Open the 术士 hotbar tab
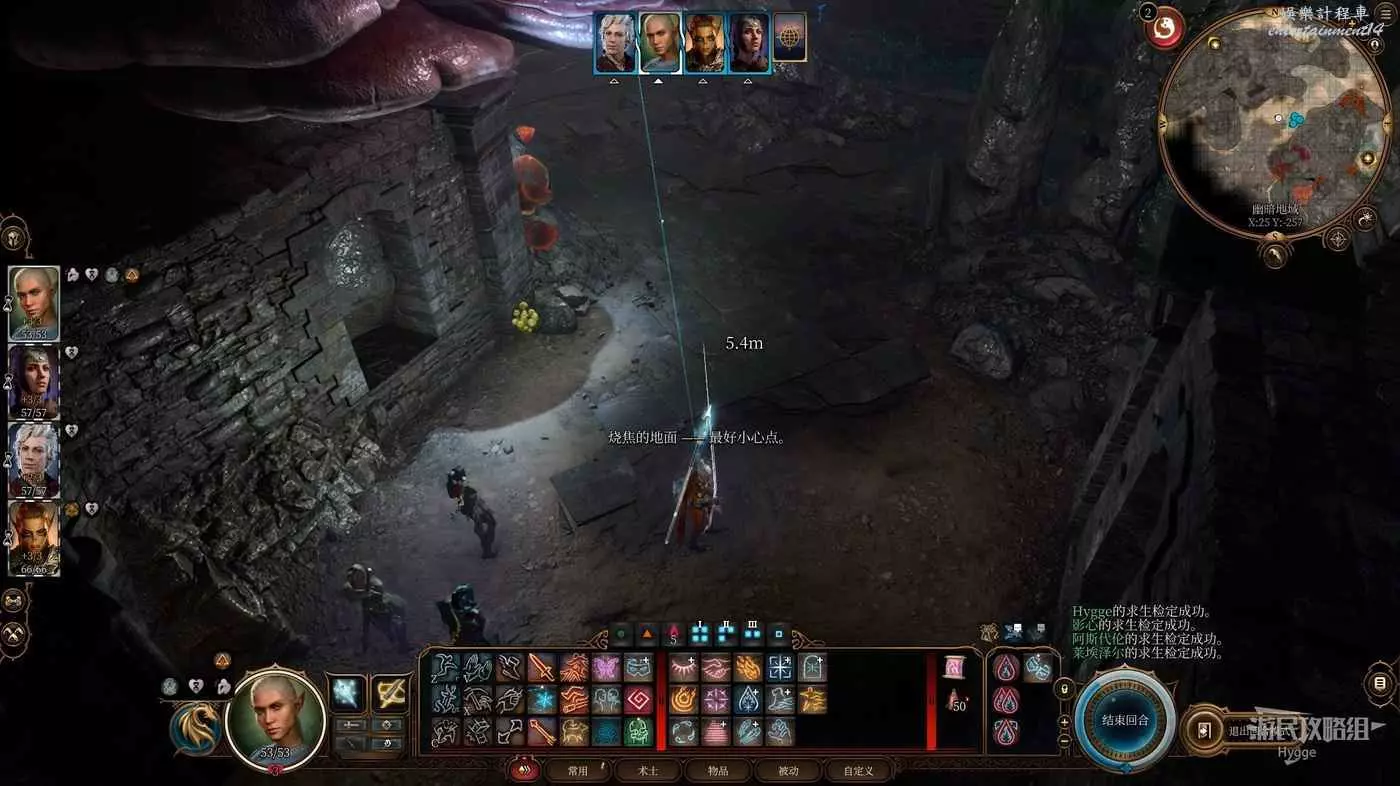This screenshot has height=786, width=1400. (x=648, y=770)
